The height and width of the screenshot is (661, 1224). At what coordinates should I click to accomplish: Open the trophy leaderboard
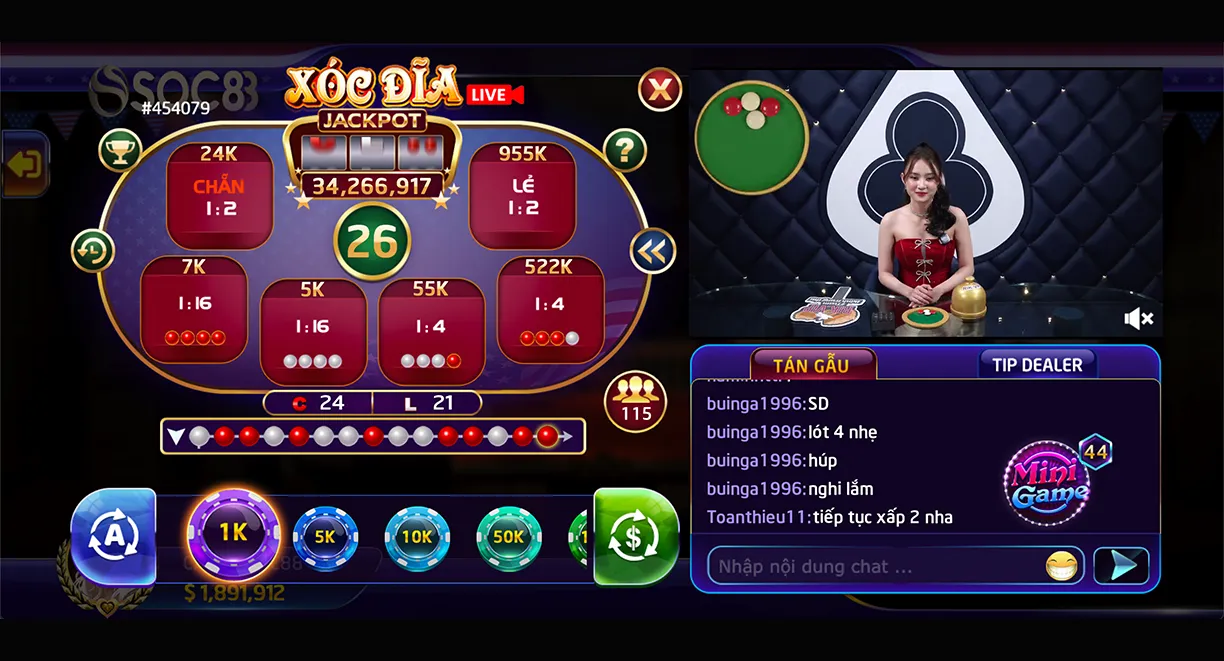pos(120,150)
